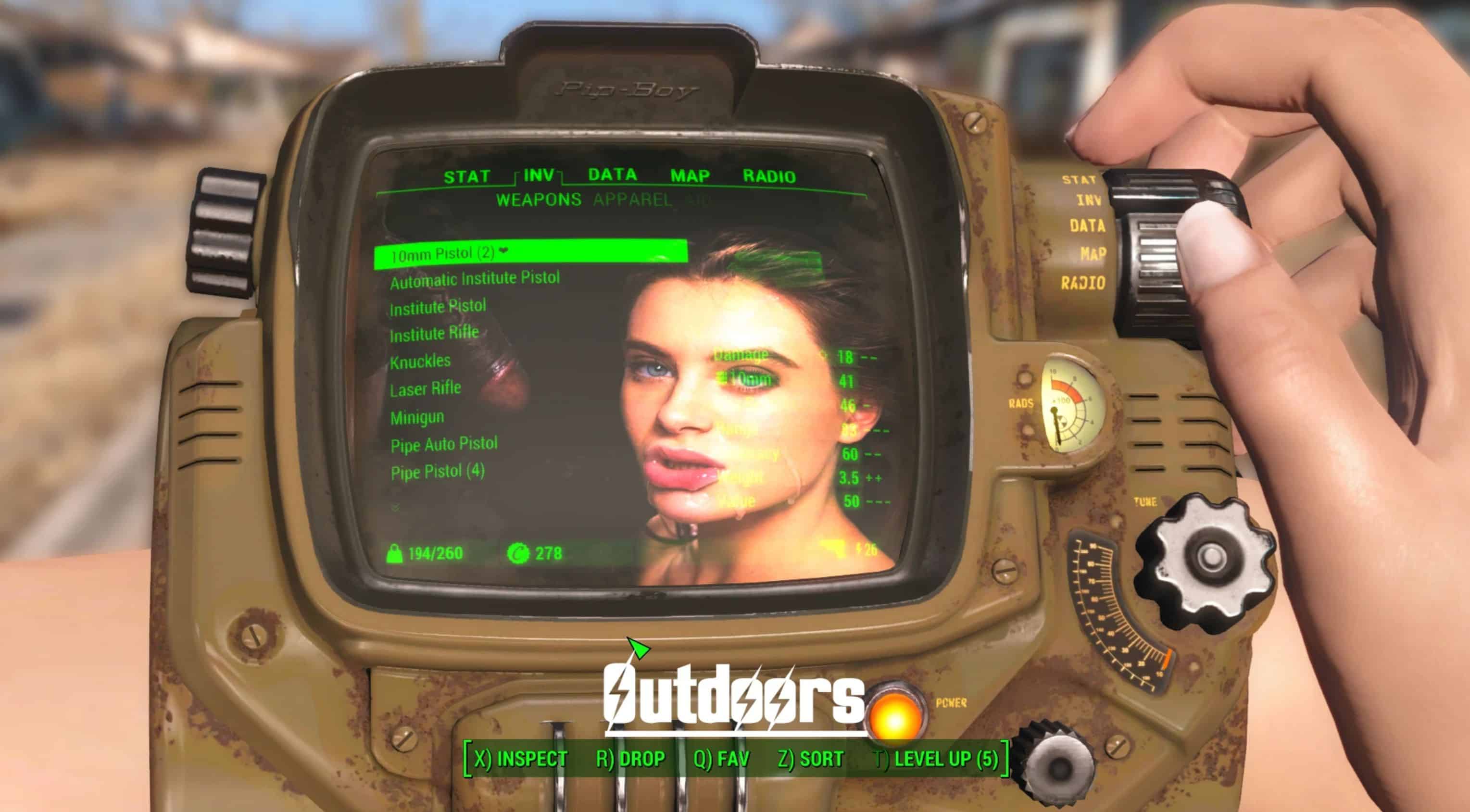Select the INV tab
The image size is (1470, 812).
pyautogui.click(x=539, y=175)
